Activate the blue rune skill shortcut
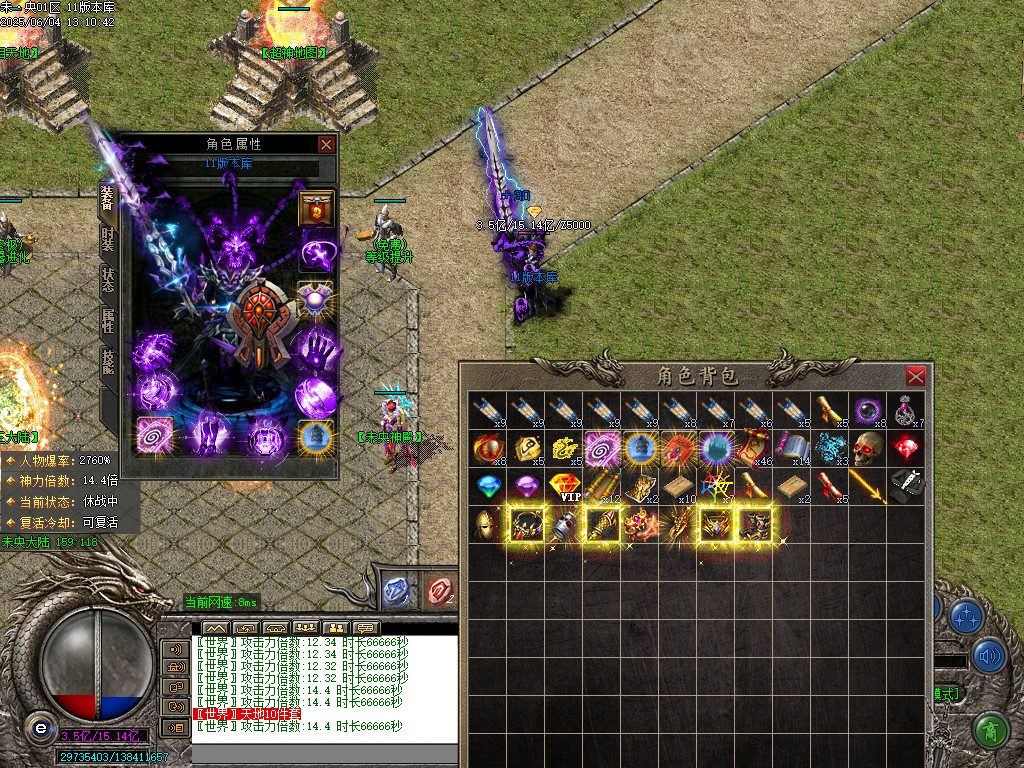Viewport: 1024px width, 768px height. tap(398, 591)
